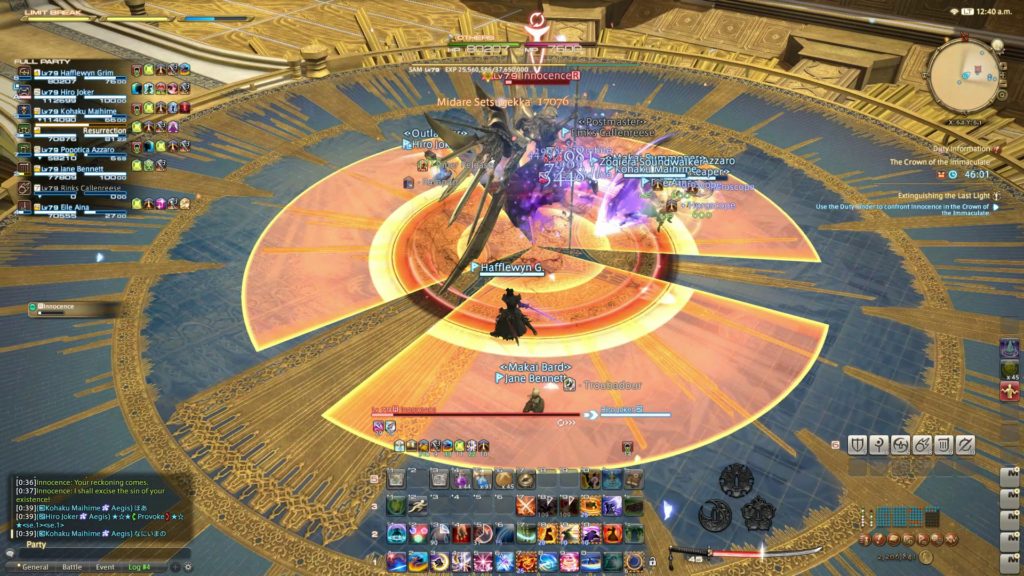
Task: Click the gil coin icon
Action: coord(927,556)
